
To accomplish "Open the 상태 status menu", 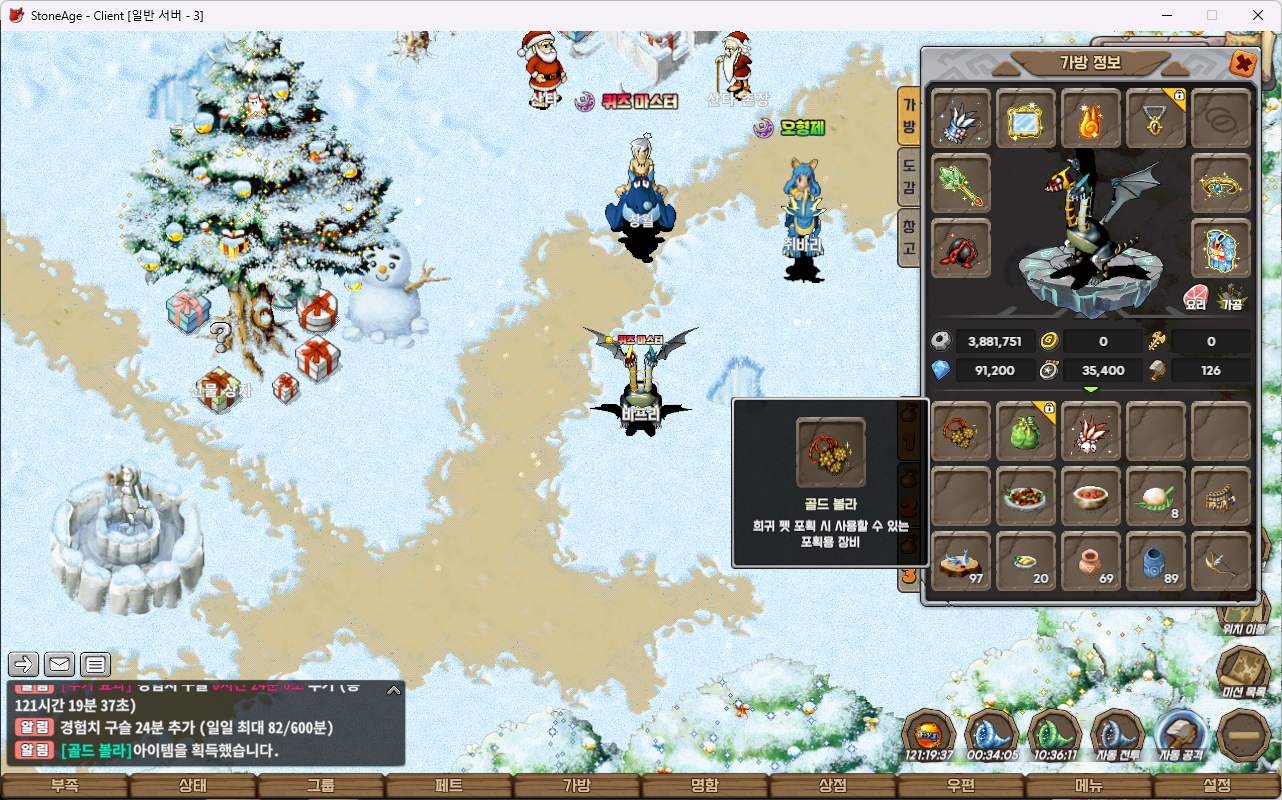I will (193, 786).
